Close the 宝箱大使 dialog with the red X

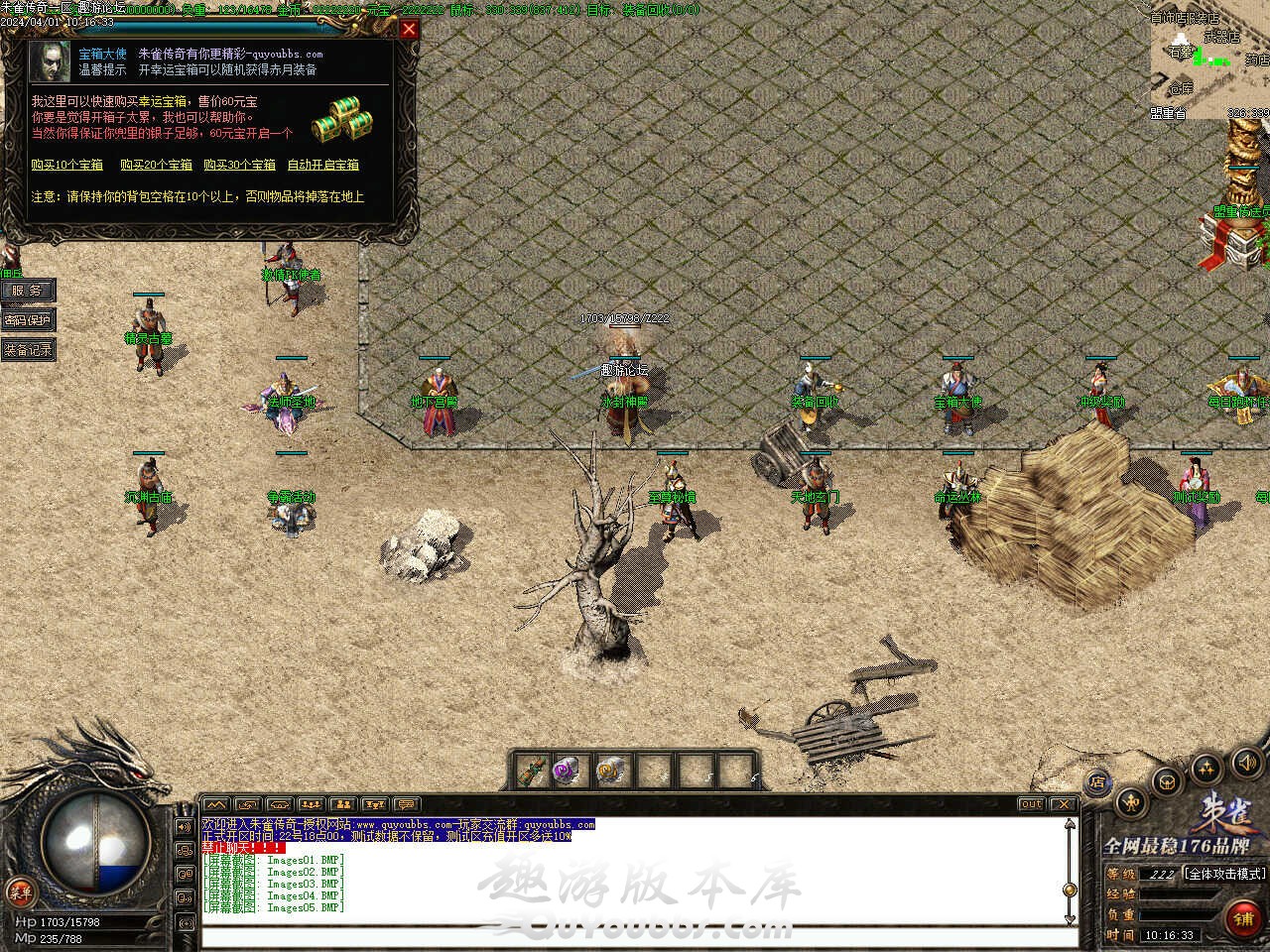coord(408,30)
